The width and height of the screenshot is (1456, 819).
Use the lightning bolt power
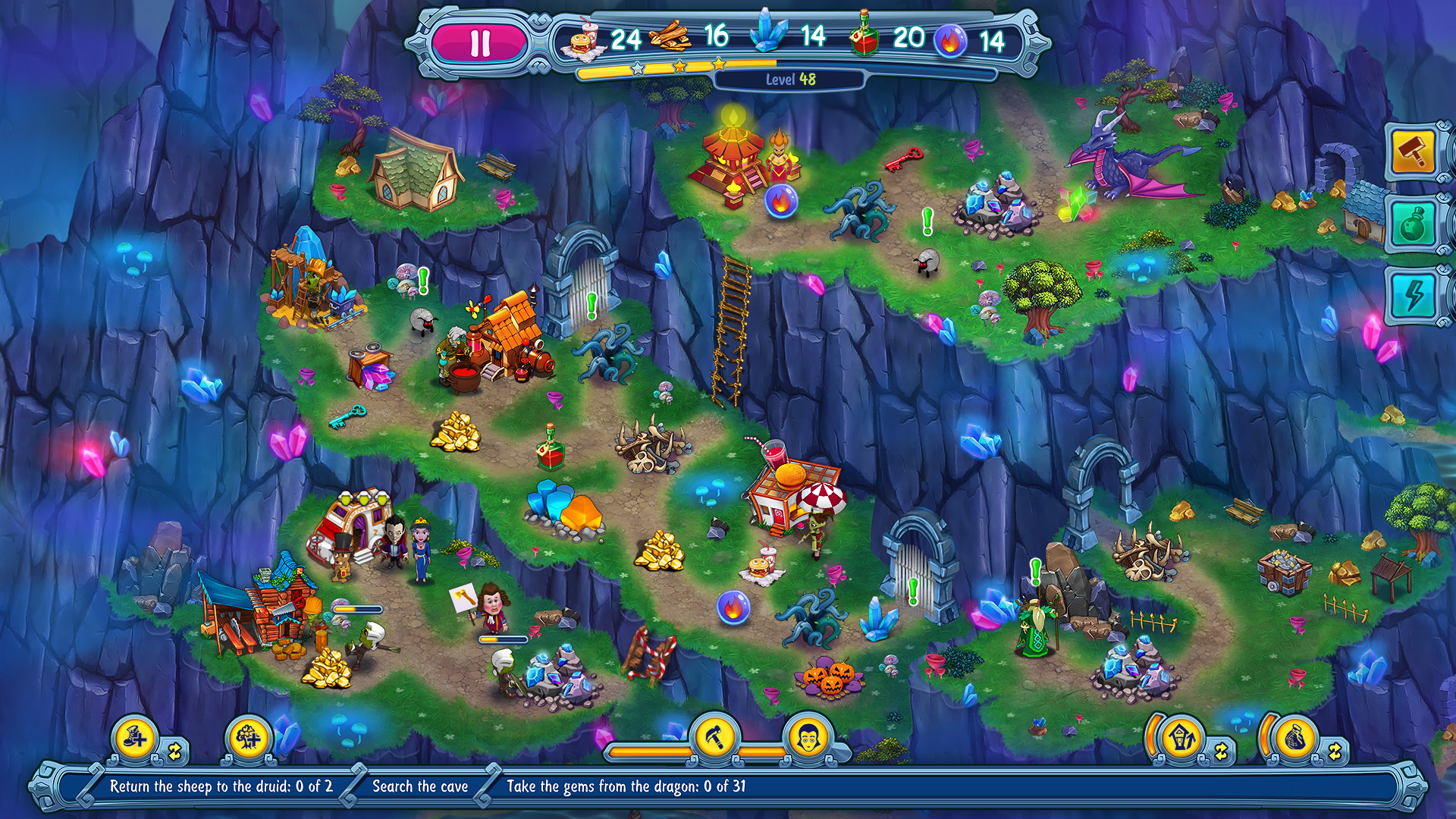coord(1413,294)
